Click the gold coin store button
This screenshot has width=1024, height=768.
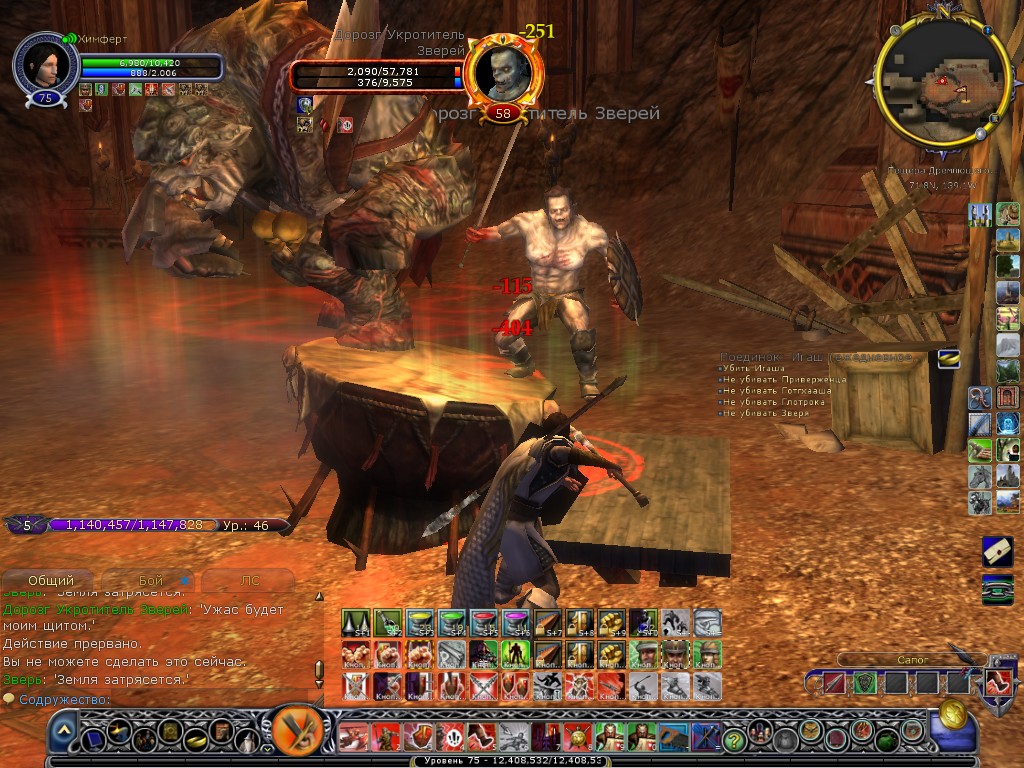pos(952,714)
